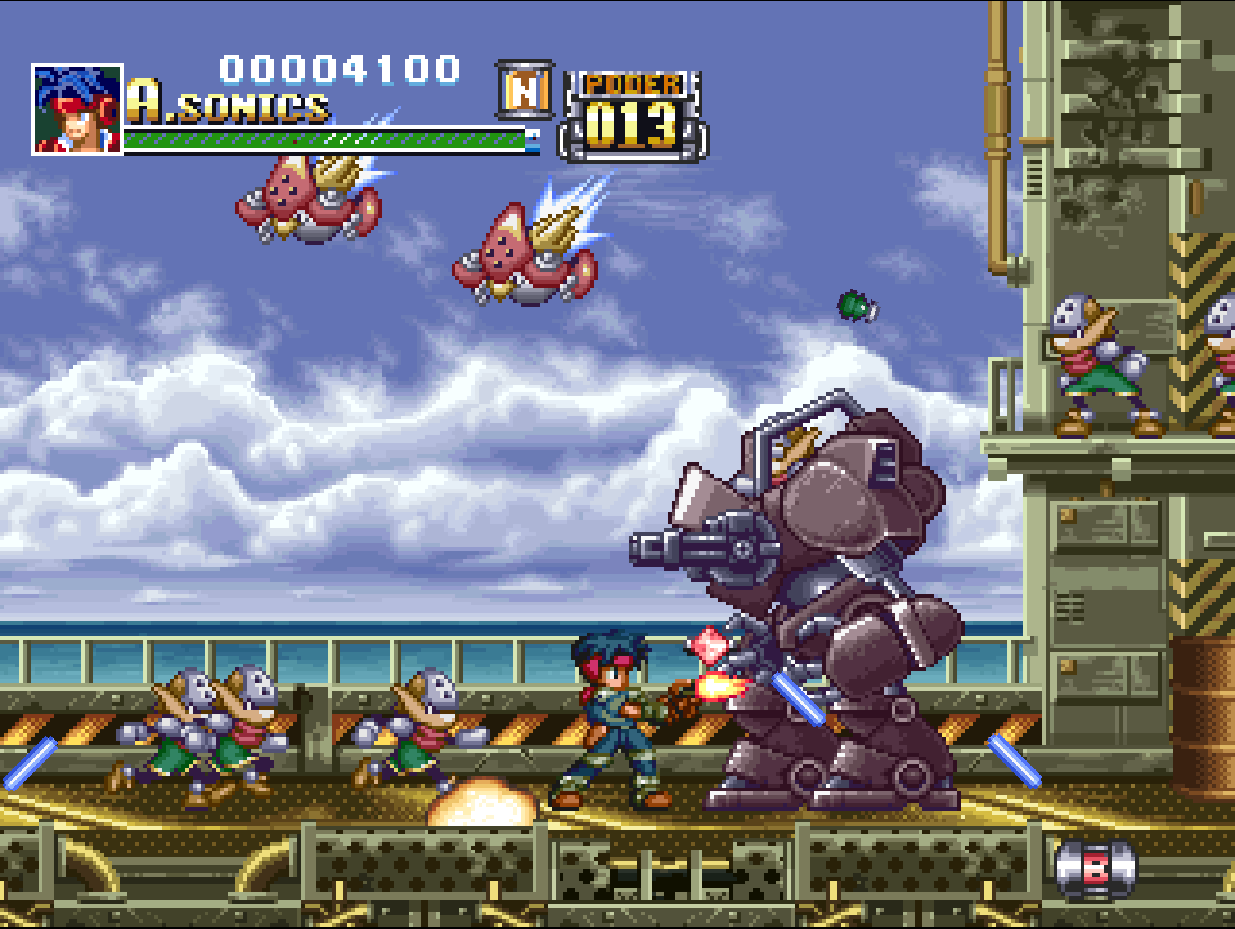
Task: Click the A.Sonics character portrait
Action: coord(77,109)
